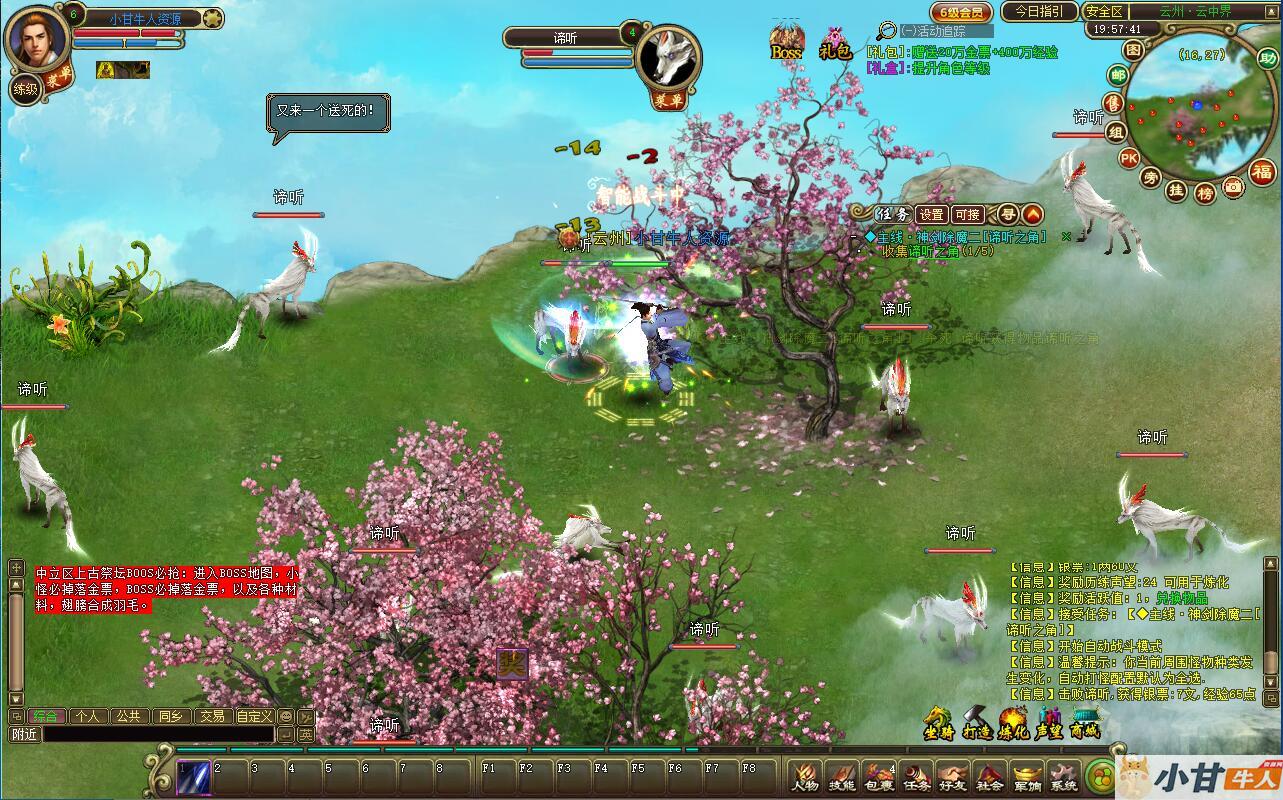Show 可接 available quests
This screenshot has height=800, width=1283.
[x=967, y=214]
